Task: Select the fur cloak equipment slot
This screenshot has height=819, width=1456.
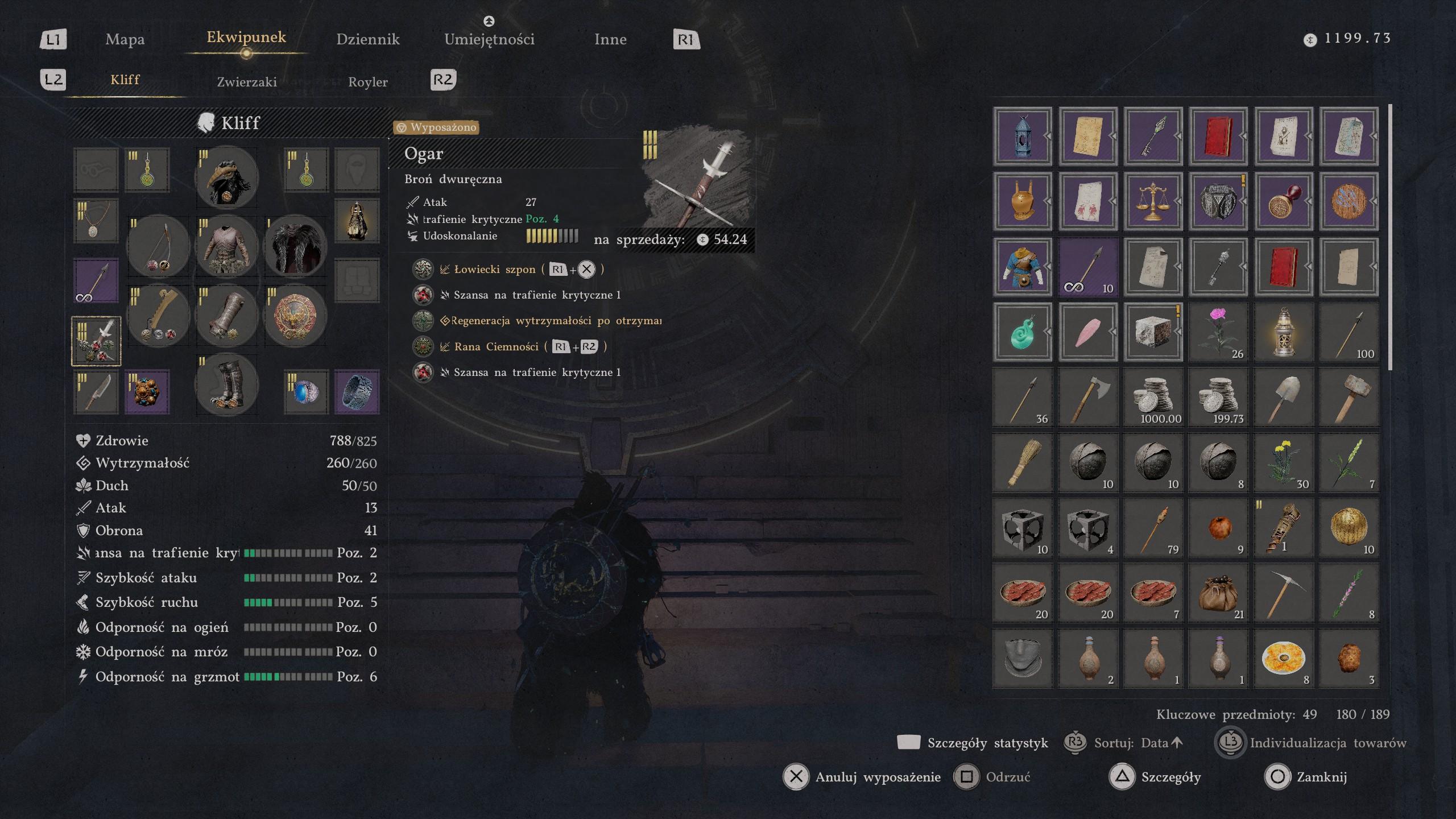Action: [x=295, y=246]
